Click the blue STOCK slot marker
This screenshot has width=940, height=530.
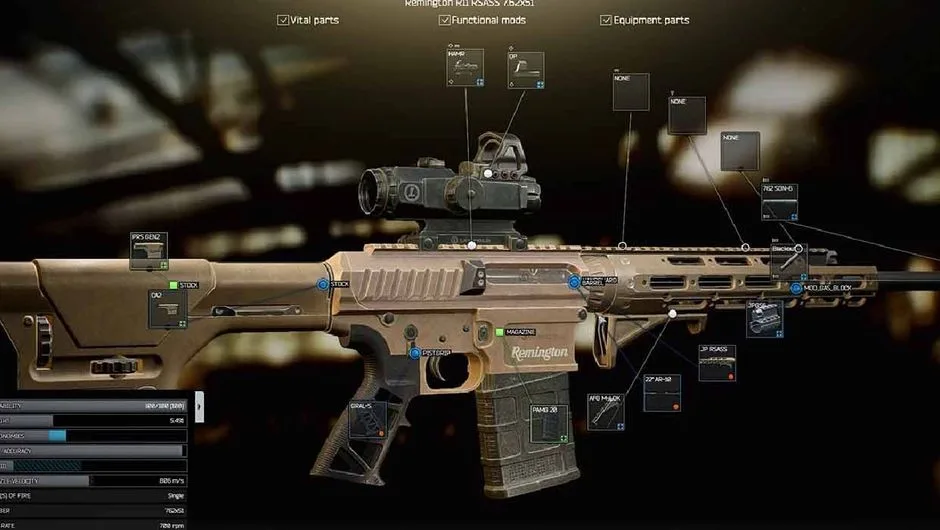point(323,285)
